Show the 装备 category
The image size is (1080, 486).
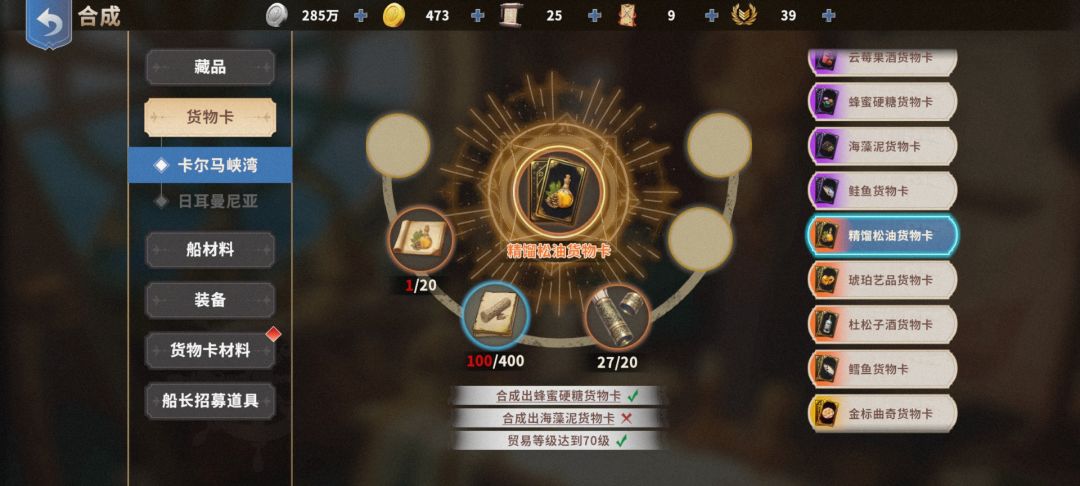tap(210, 299)
